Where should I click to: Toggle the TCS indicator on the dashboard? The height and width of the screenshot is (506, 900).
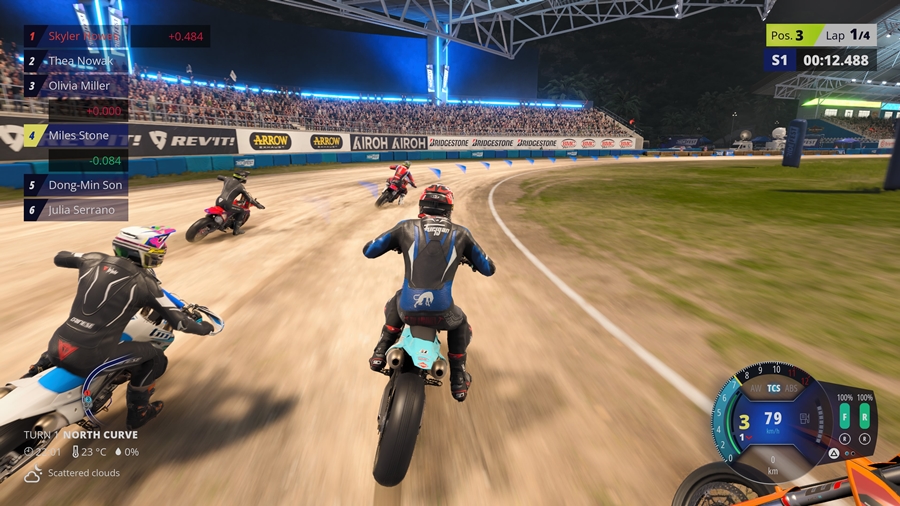(x=773, y=388)
